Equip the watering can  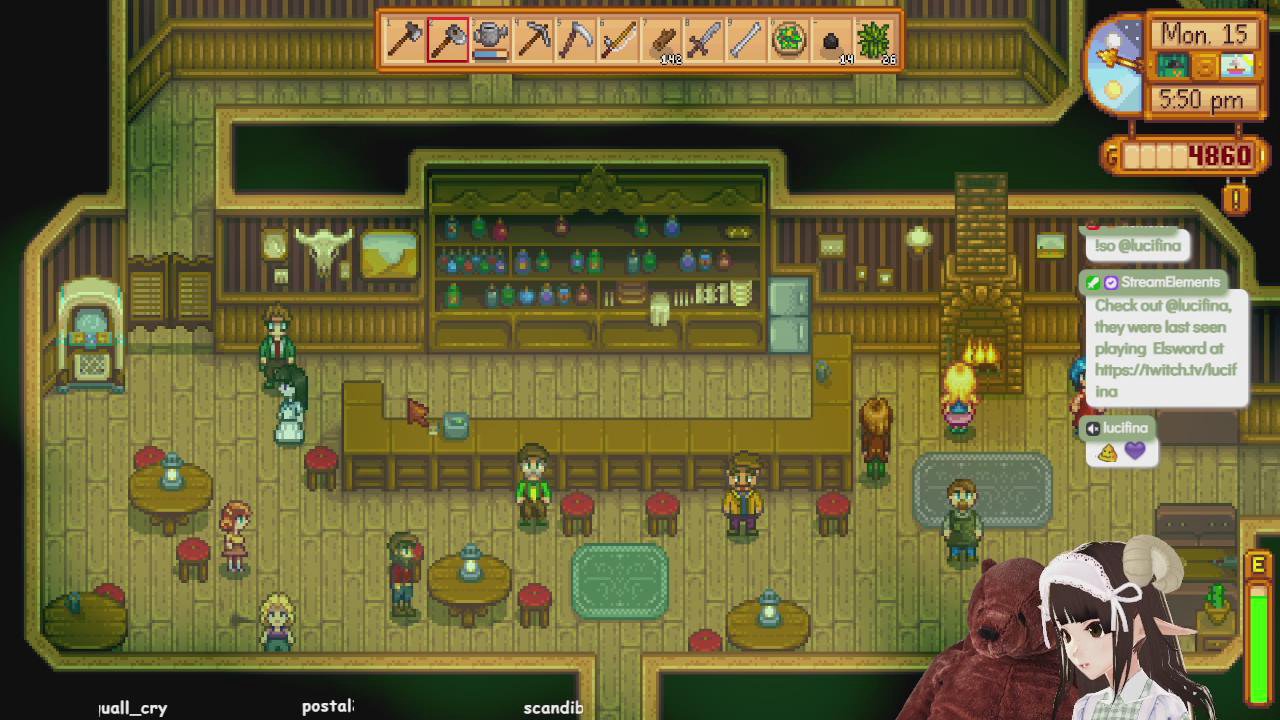pos(490,41)
